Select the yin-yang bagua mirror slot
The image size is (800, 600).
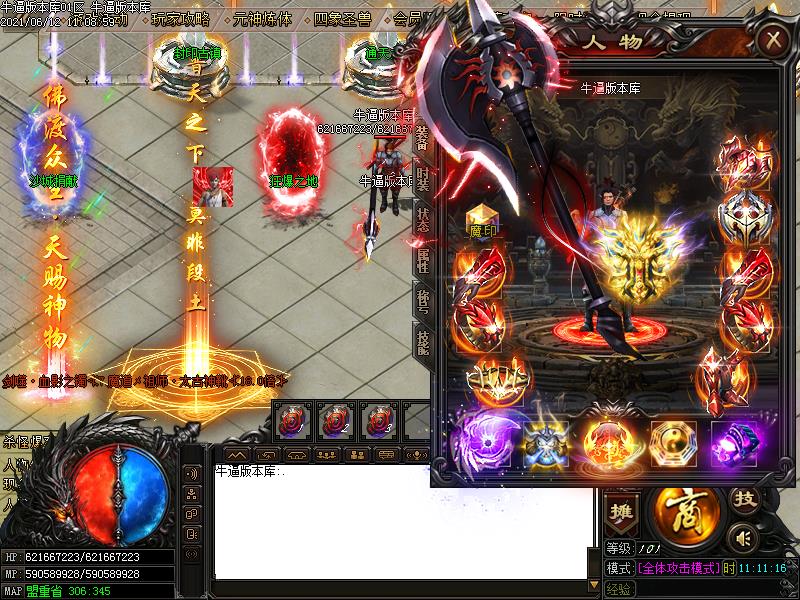(x=672, y=440)
